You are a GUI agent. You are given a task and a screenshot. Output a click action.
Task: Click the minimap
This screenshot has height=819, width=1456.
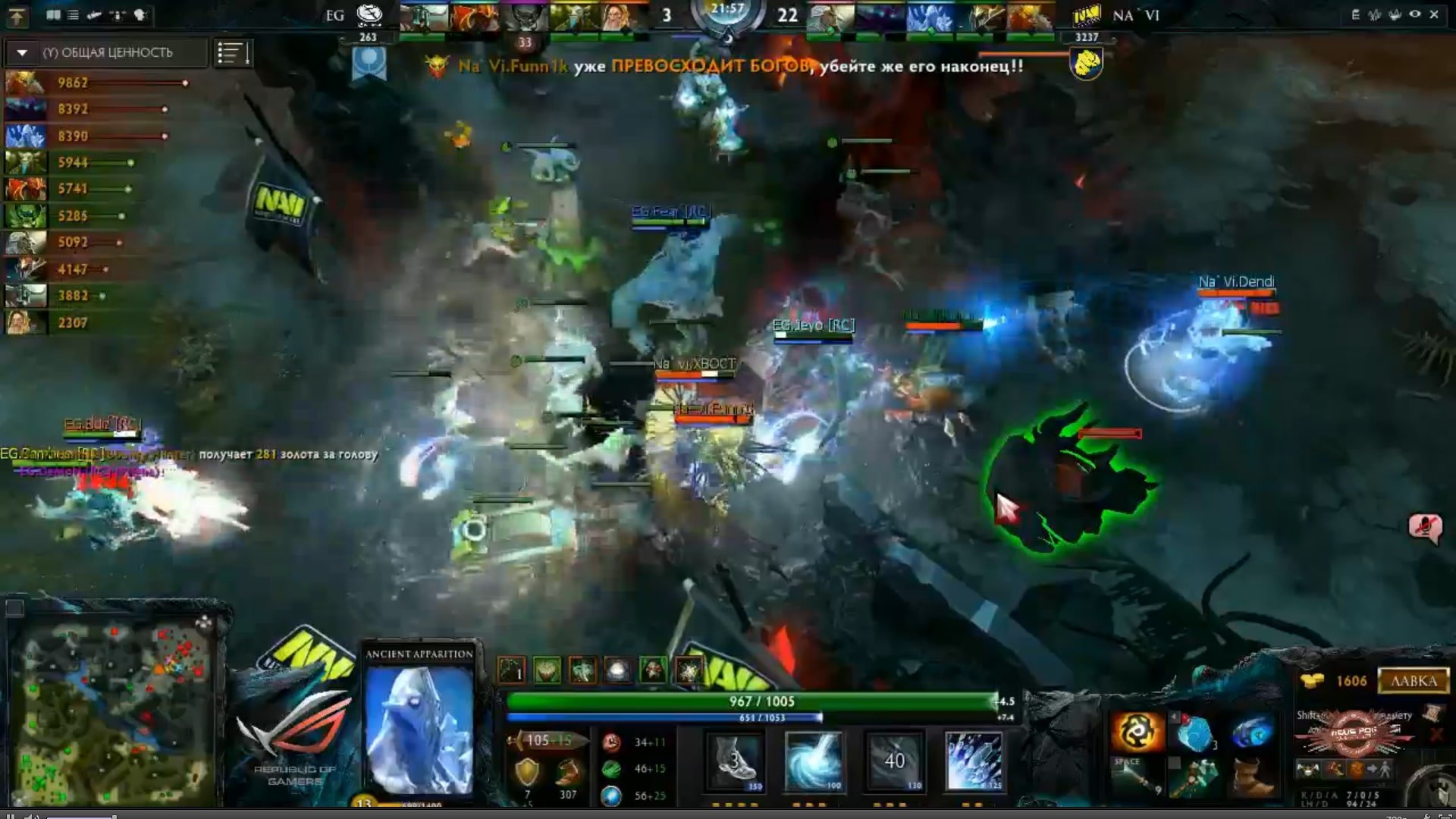tap(115, 709)
